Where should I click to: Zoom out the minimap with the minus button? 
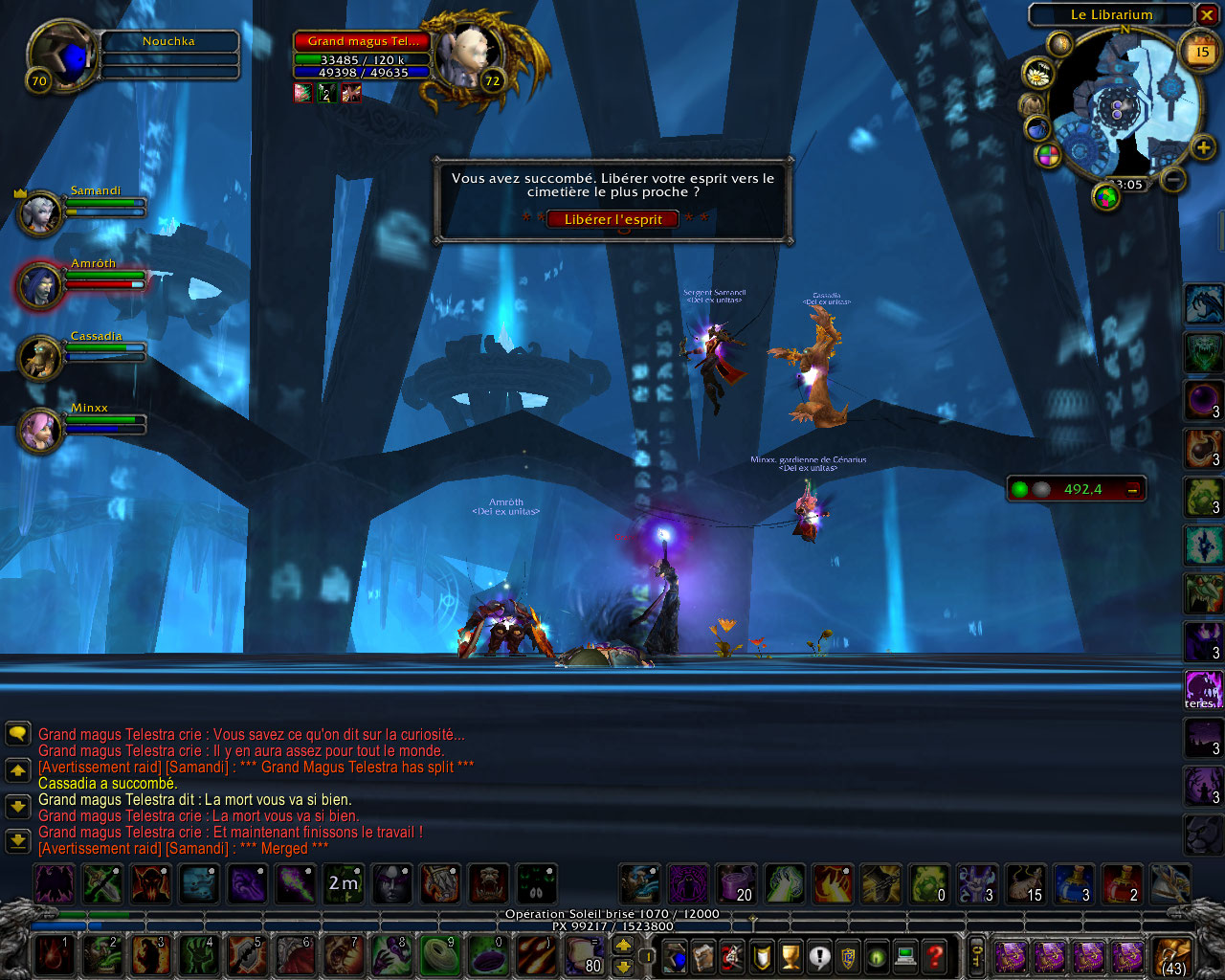click(1174, 179)
